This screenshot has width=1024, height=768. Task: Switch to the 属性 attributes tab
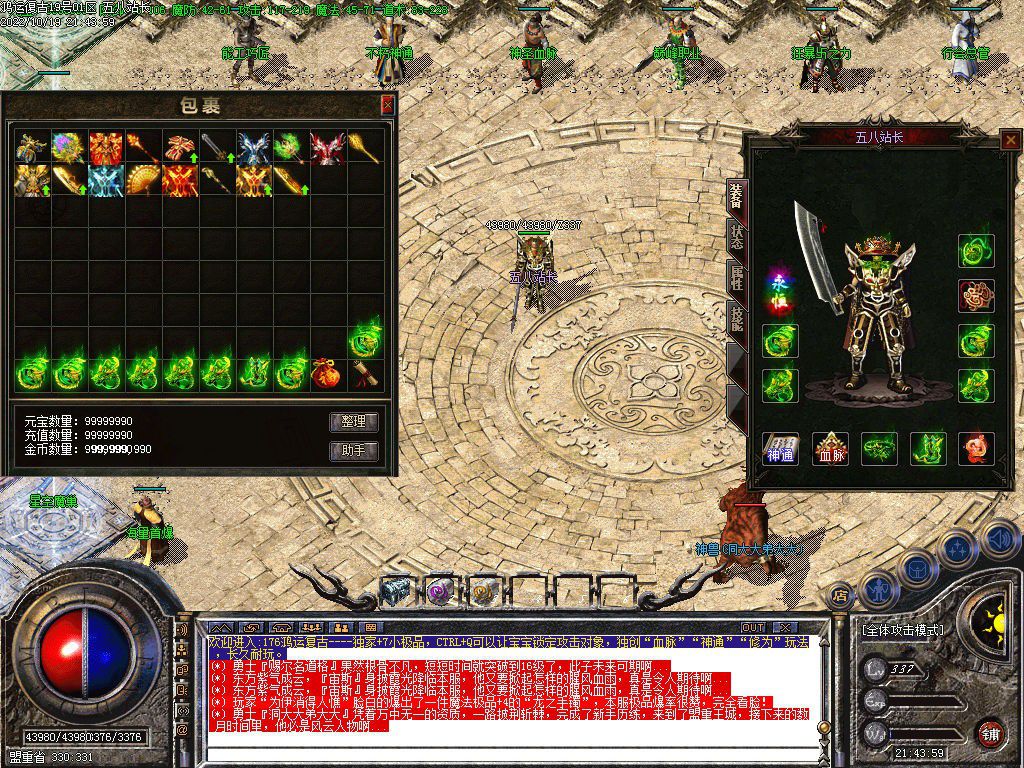(737, 279)
